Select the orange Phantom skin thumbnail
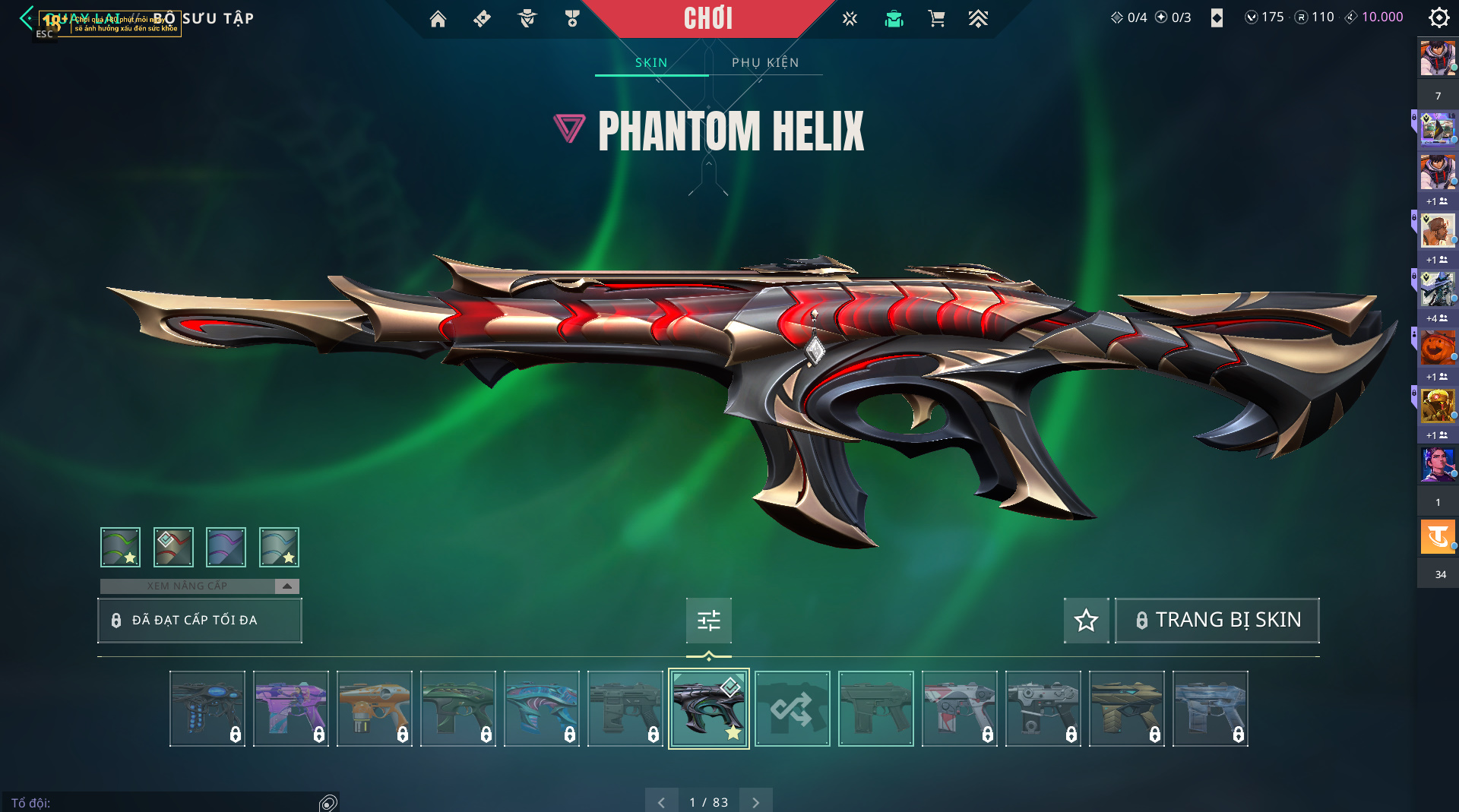1459x812 pixels. click(x=375, y=708)
